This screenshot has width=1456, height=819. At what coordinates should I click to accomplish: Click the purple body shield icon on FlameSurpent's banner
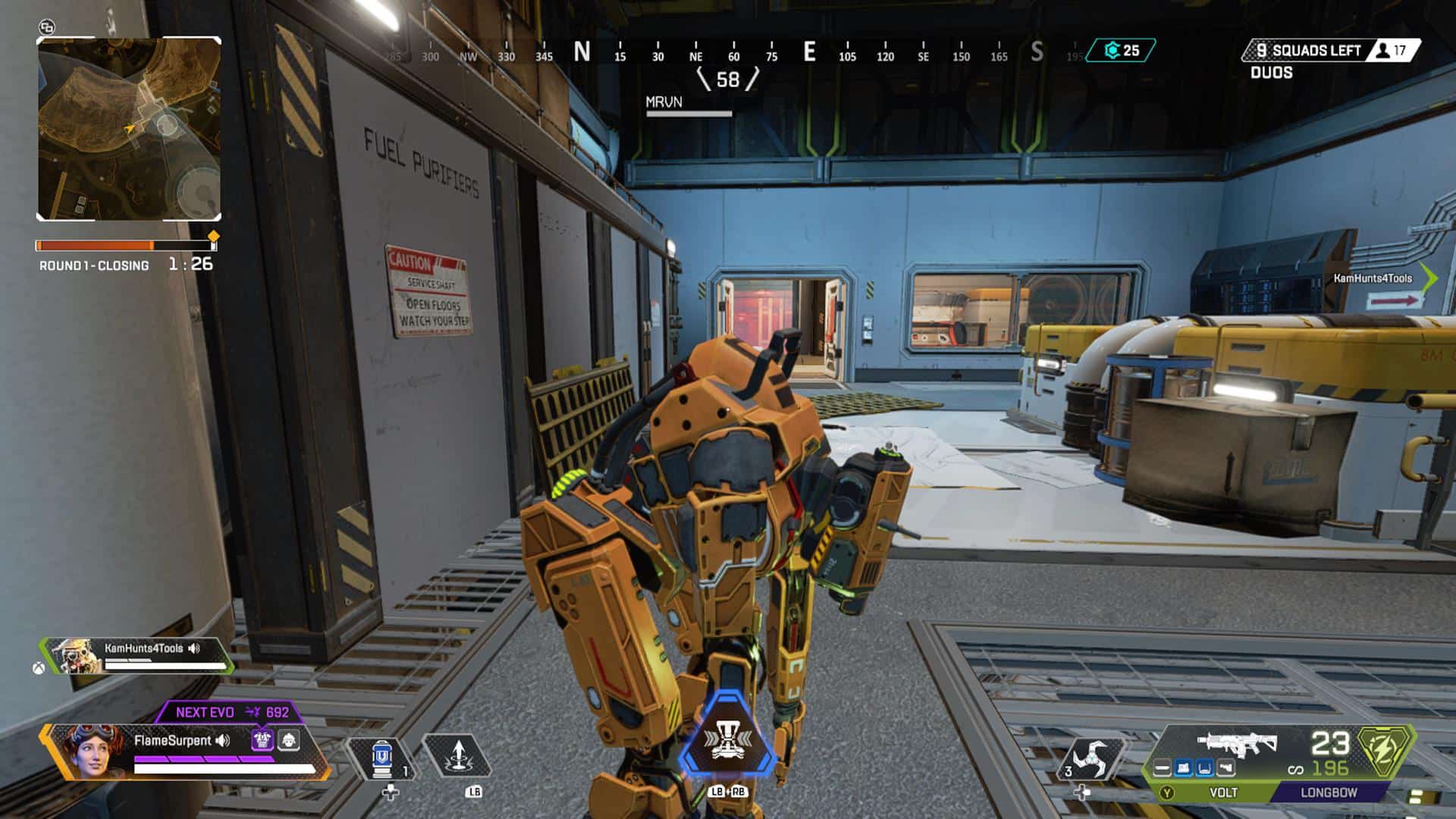[x=262, y=739]
